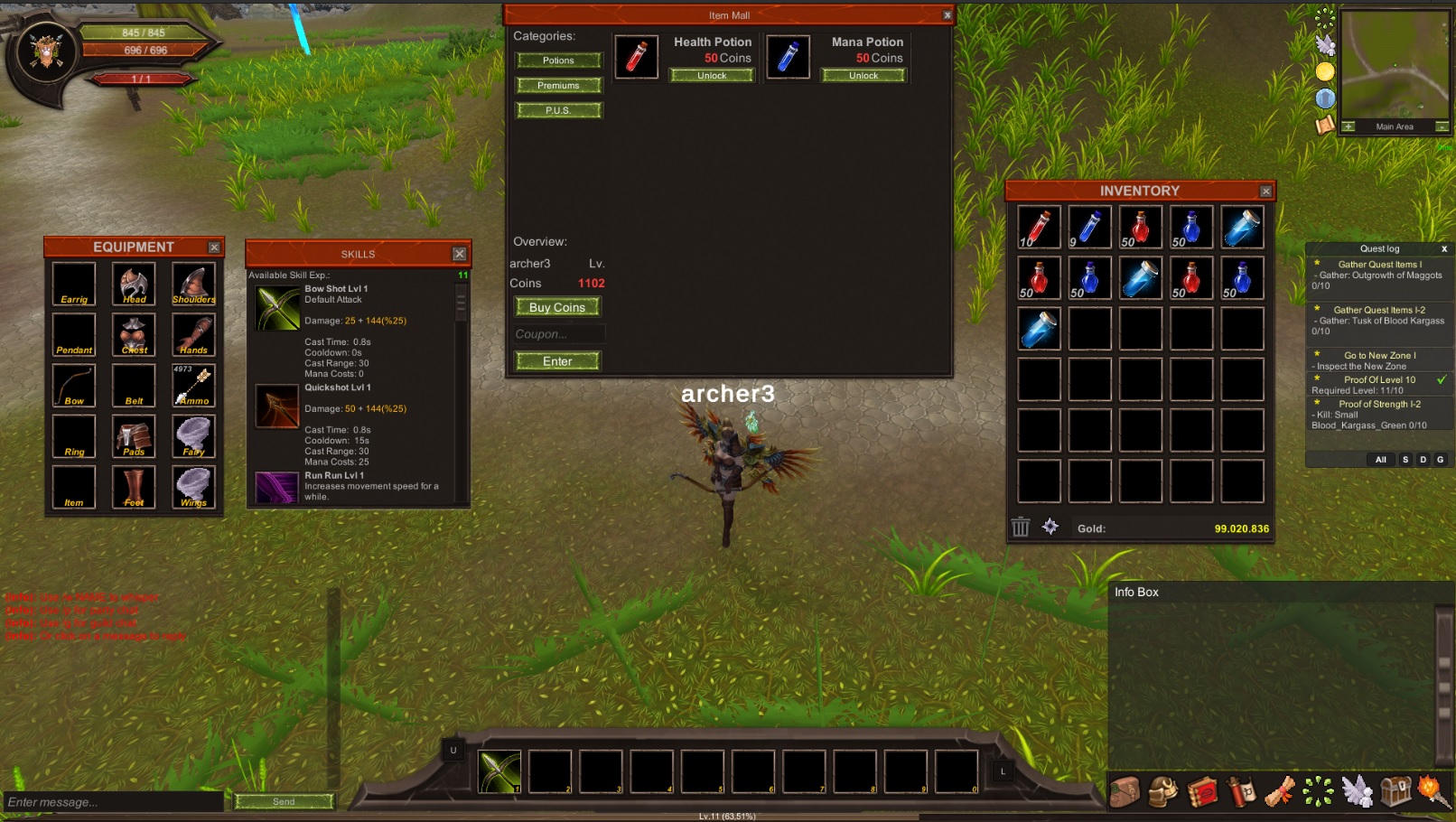
Task: Close the Equipment window
Action: tap(214, 248)
